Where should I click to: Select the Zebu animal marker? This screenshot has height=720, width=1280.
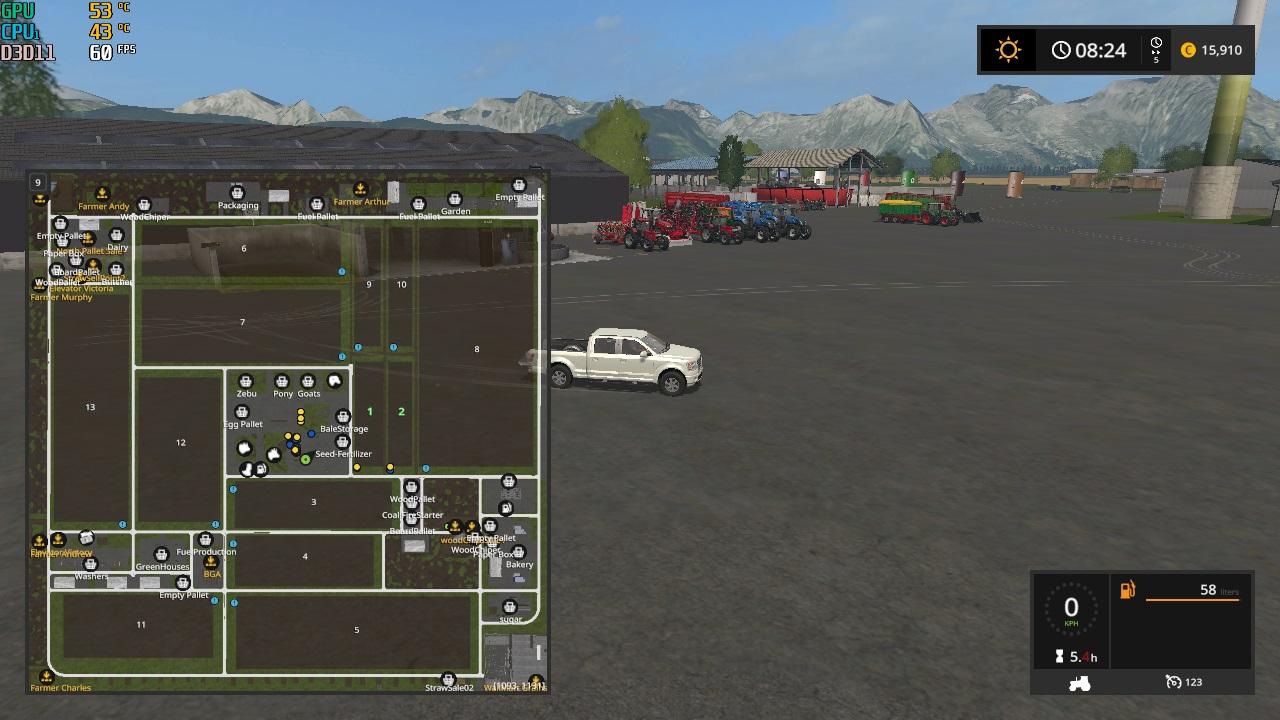tap(246, 382)
